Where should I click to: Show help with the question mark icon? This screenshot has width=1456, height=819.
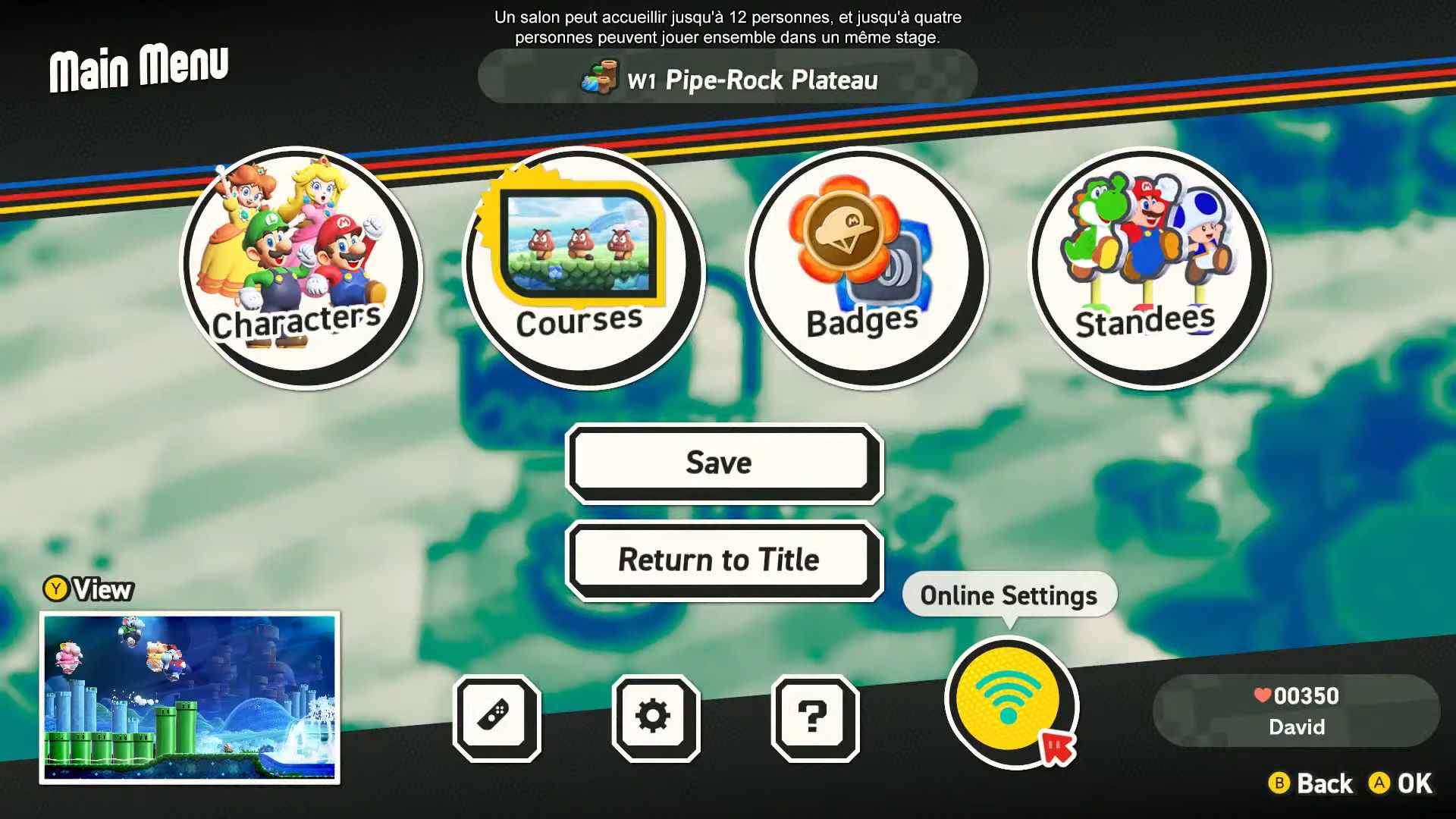tap(814, 717)
